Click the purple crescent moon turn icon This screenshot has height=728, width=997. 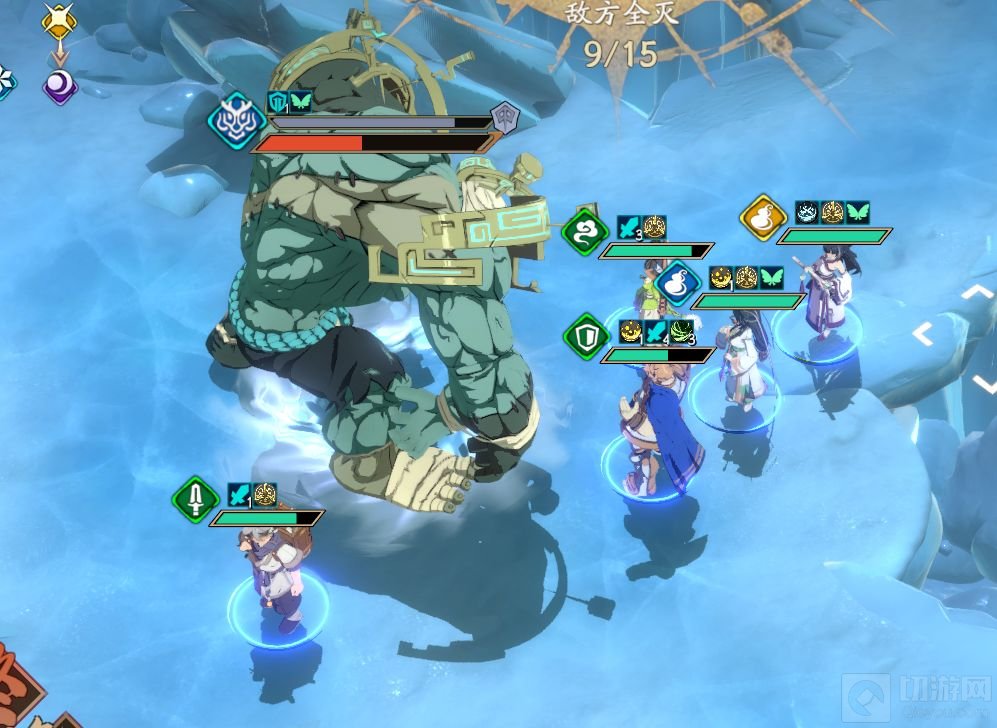click(x=60, y=86)
